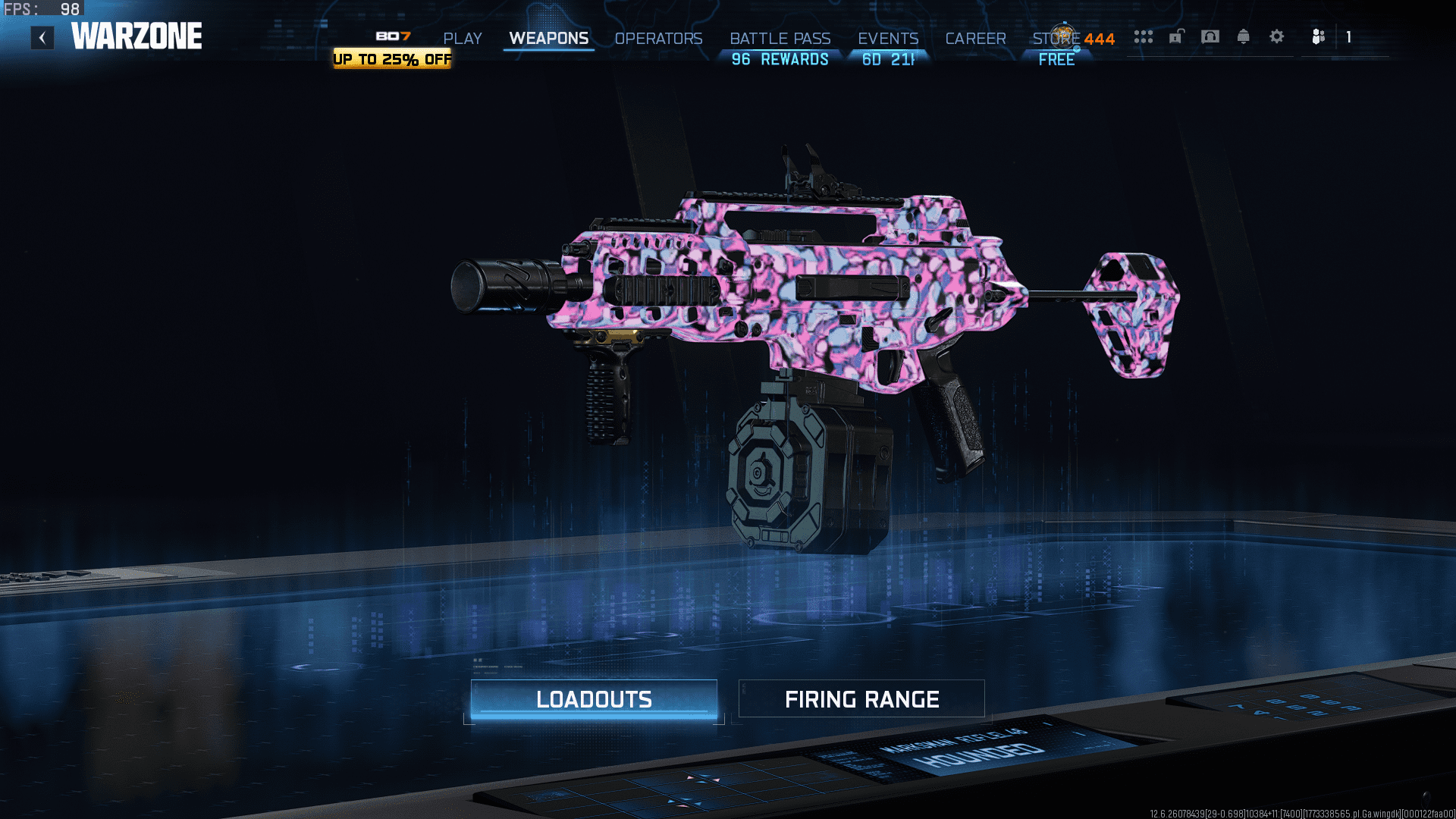The width and height of the screenshot is (1456, 819).
Task: Open the six-dot grid menu icon
Action: tap(1144, 36)
